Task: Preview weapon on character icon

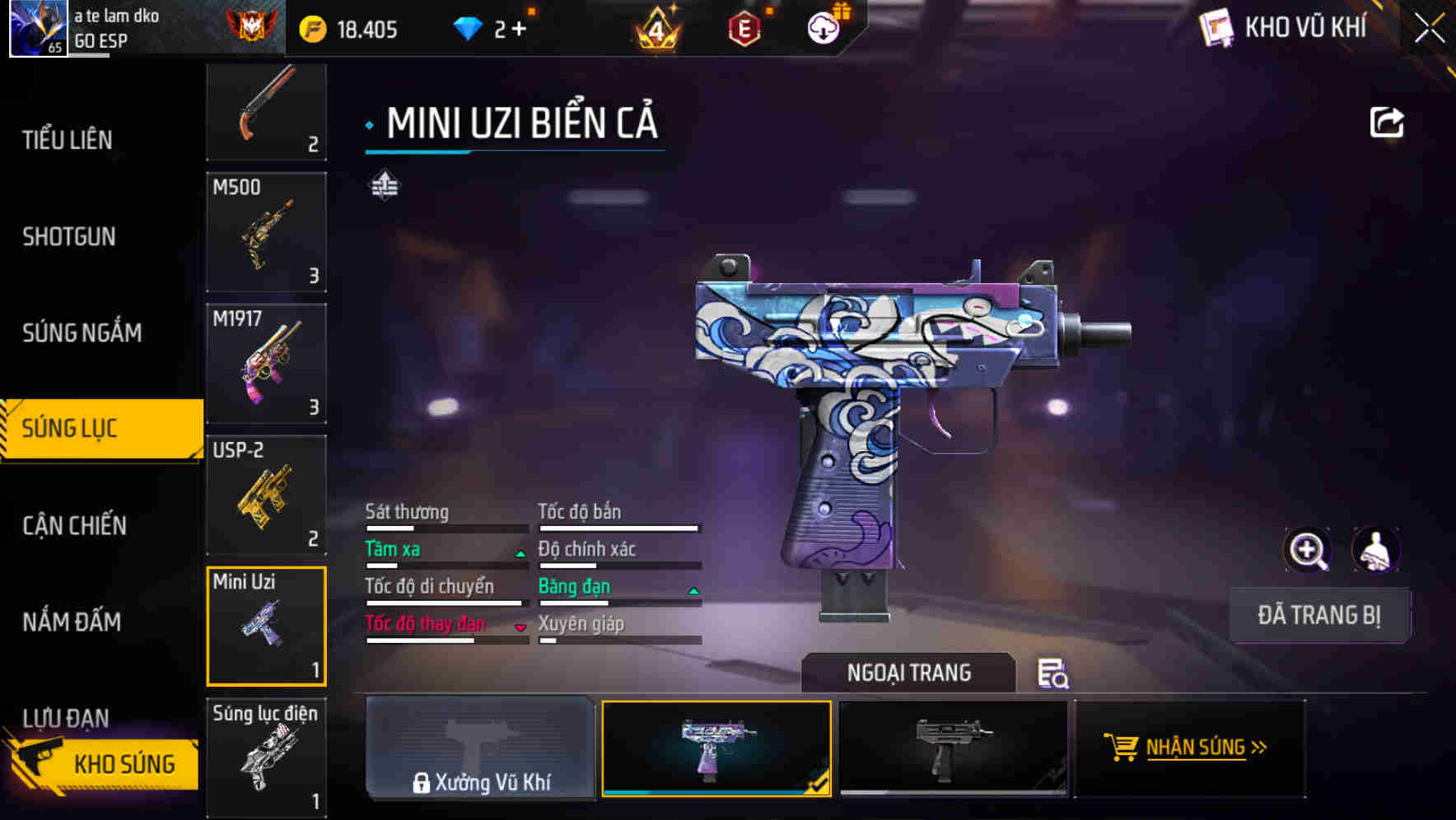Action: pyautogui.click(x=1375, y=550)
